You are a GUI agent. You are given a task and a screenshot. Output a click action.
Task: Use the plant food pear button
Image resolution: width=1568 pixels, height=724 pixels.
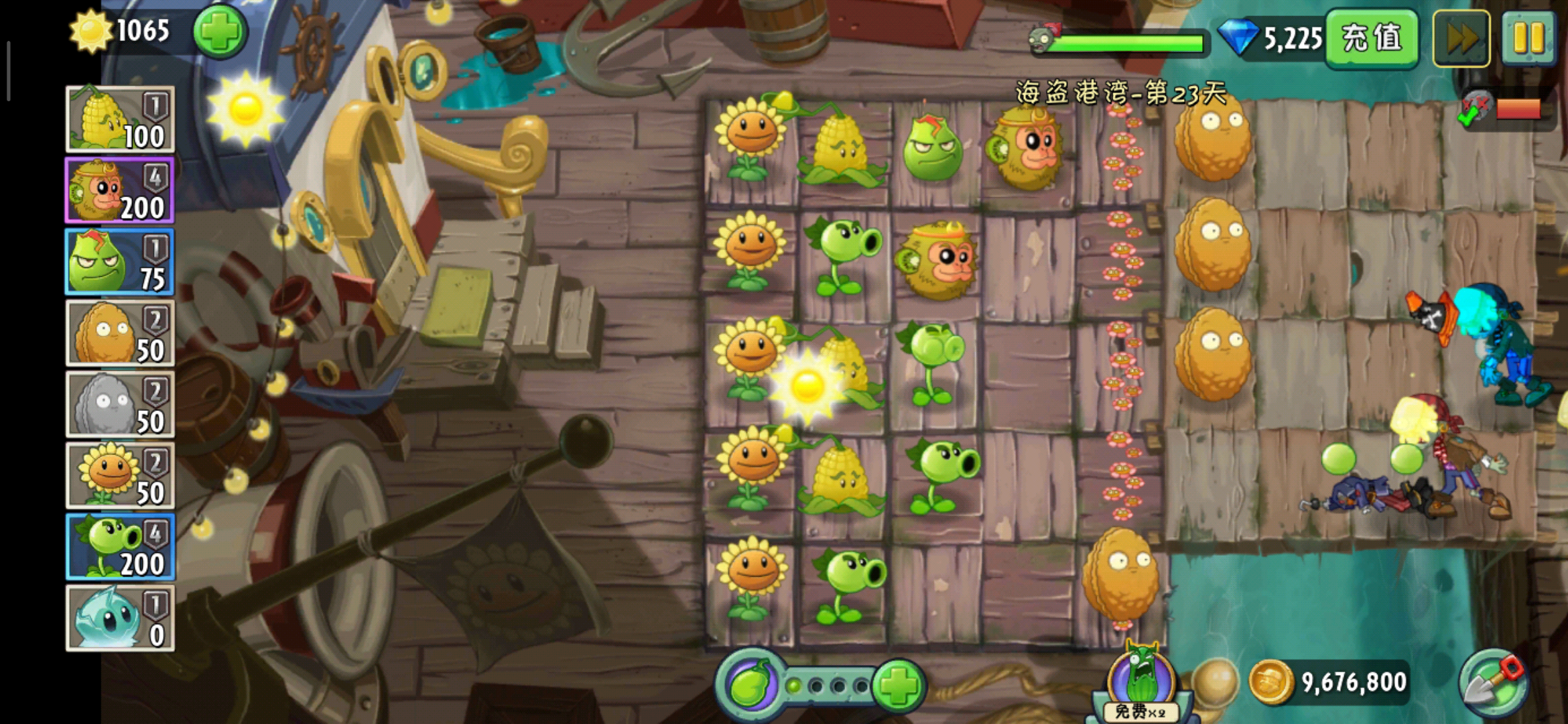(x=749, y=685)
